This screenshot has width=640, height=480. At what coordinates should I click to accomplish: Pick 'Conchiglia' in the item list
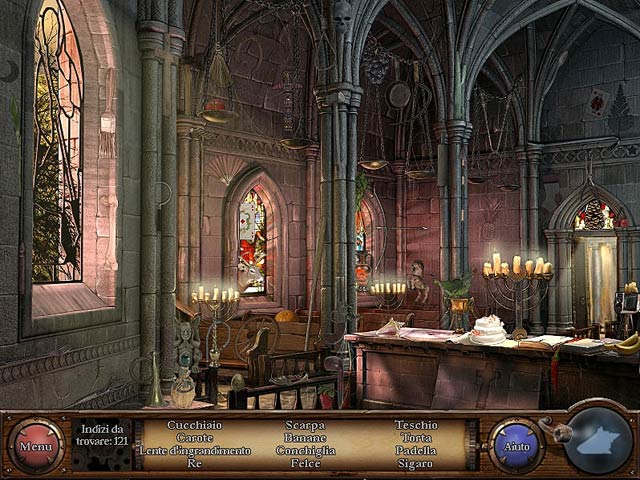(305, 451)
